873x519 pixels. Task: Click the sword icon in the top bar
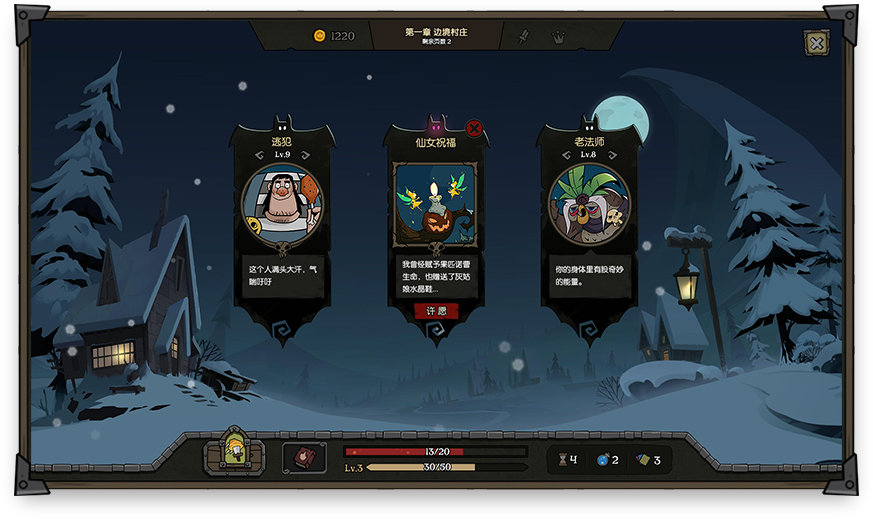pos(522,36)
